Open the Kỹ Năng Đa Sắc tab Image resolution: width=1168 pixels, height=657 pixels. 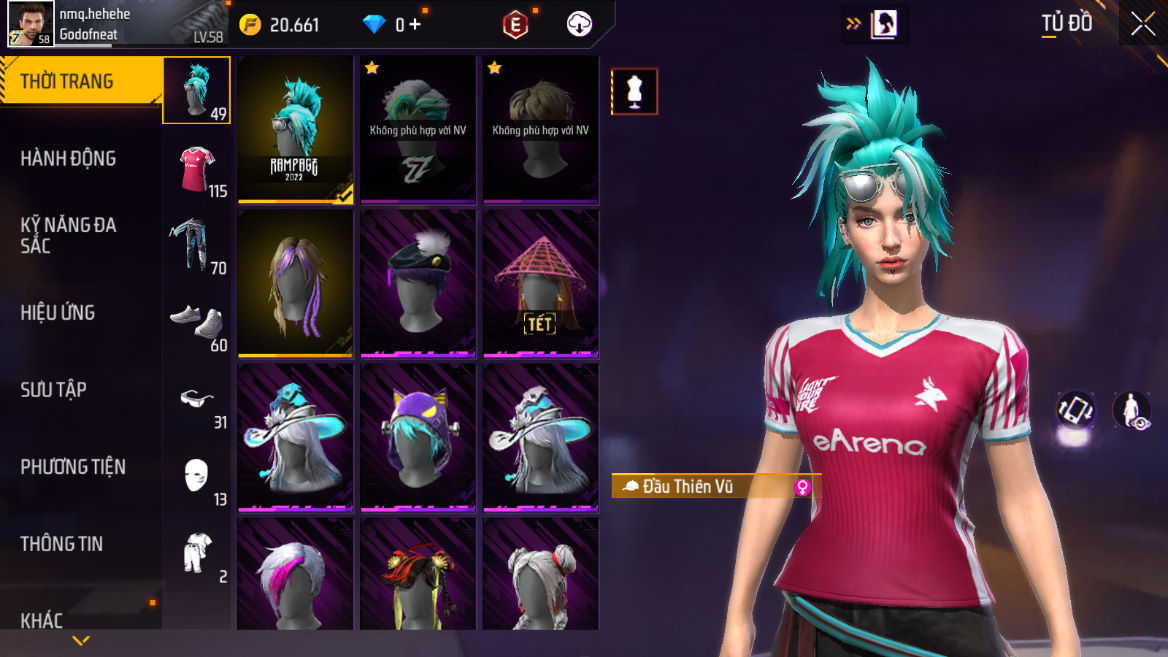point(68,235)
